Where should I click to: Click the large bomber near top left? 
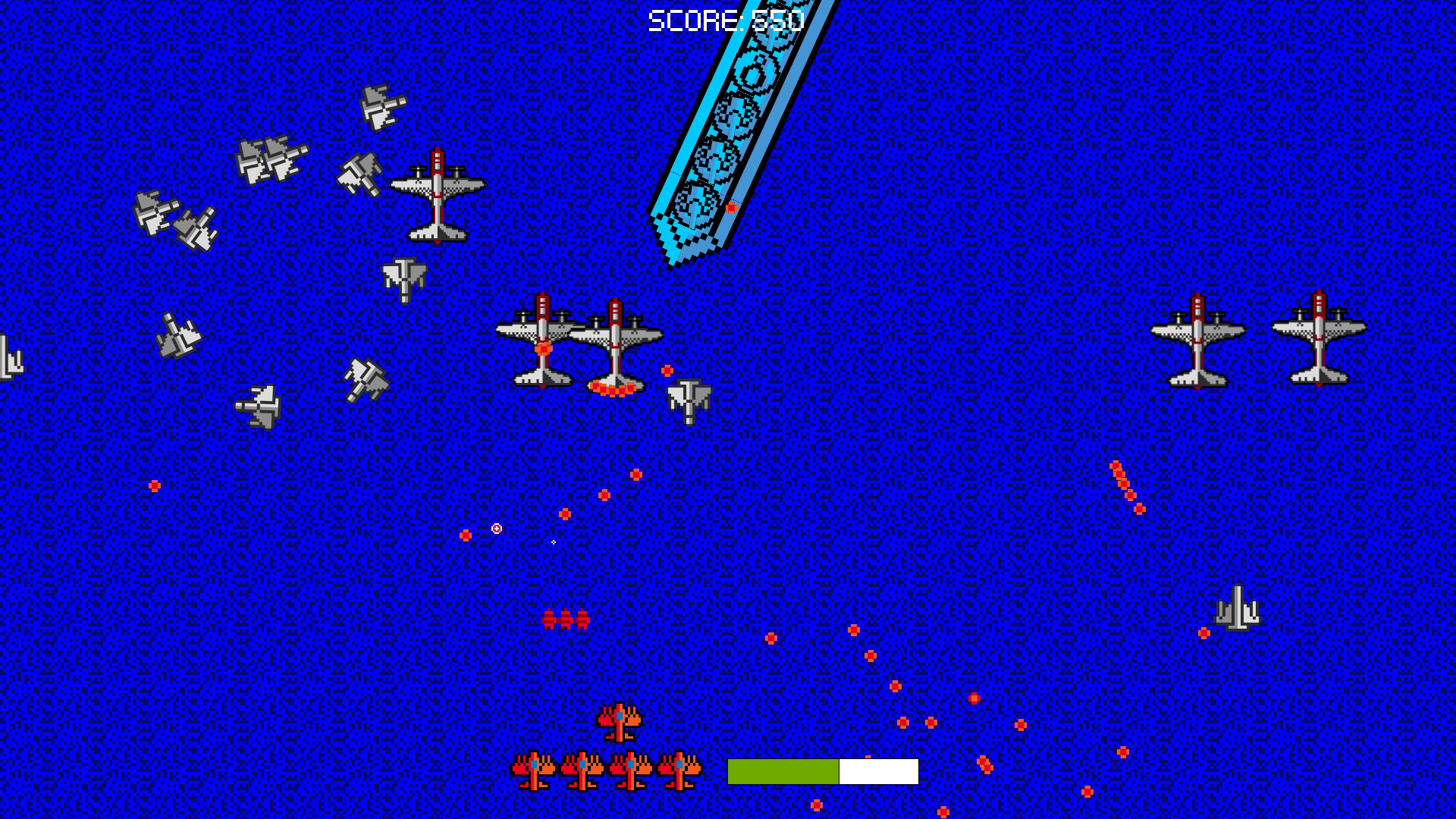click(x=438, y=199)
